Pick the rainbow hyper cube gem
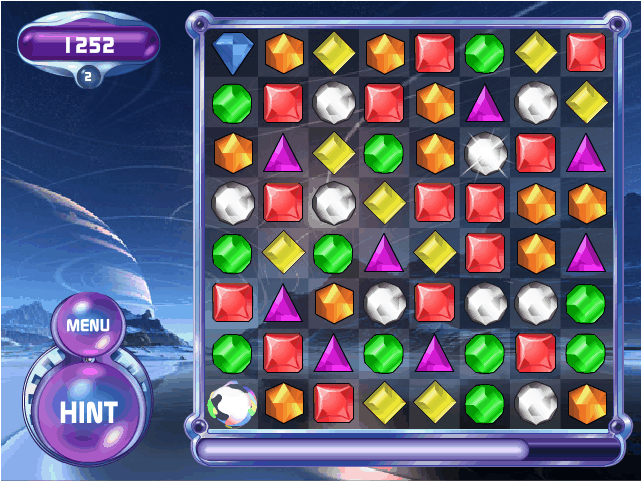Image resolution: width=642 pixels, height=481 pixels. point(233,403)
